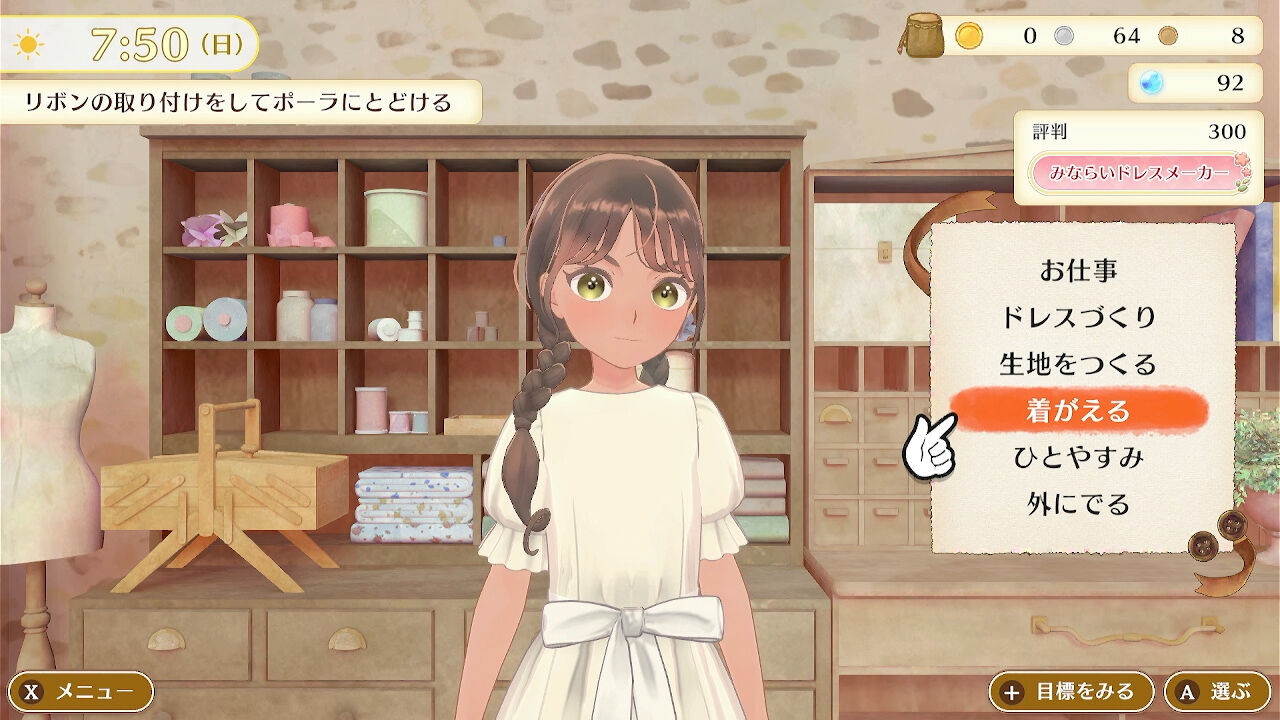Screen dimensions: 1280x720
Task: Select the highlighted 着がえる option
Action: click(1078, 410)
